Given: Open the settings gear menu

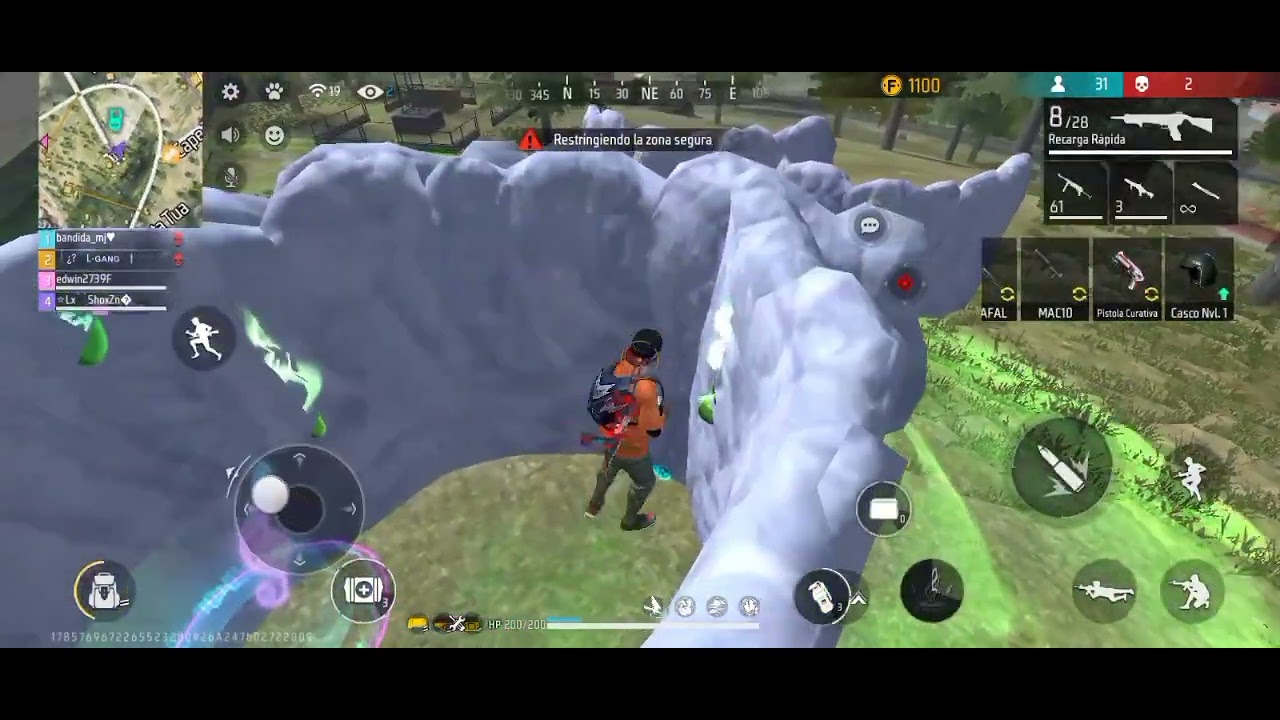Looking at the screenshot, I should tap(231, 92).
